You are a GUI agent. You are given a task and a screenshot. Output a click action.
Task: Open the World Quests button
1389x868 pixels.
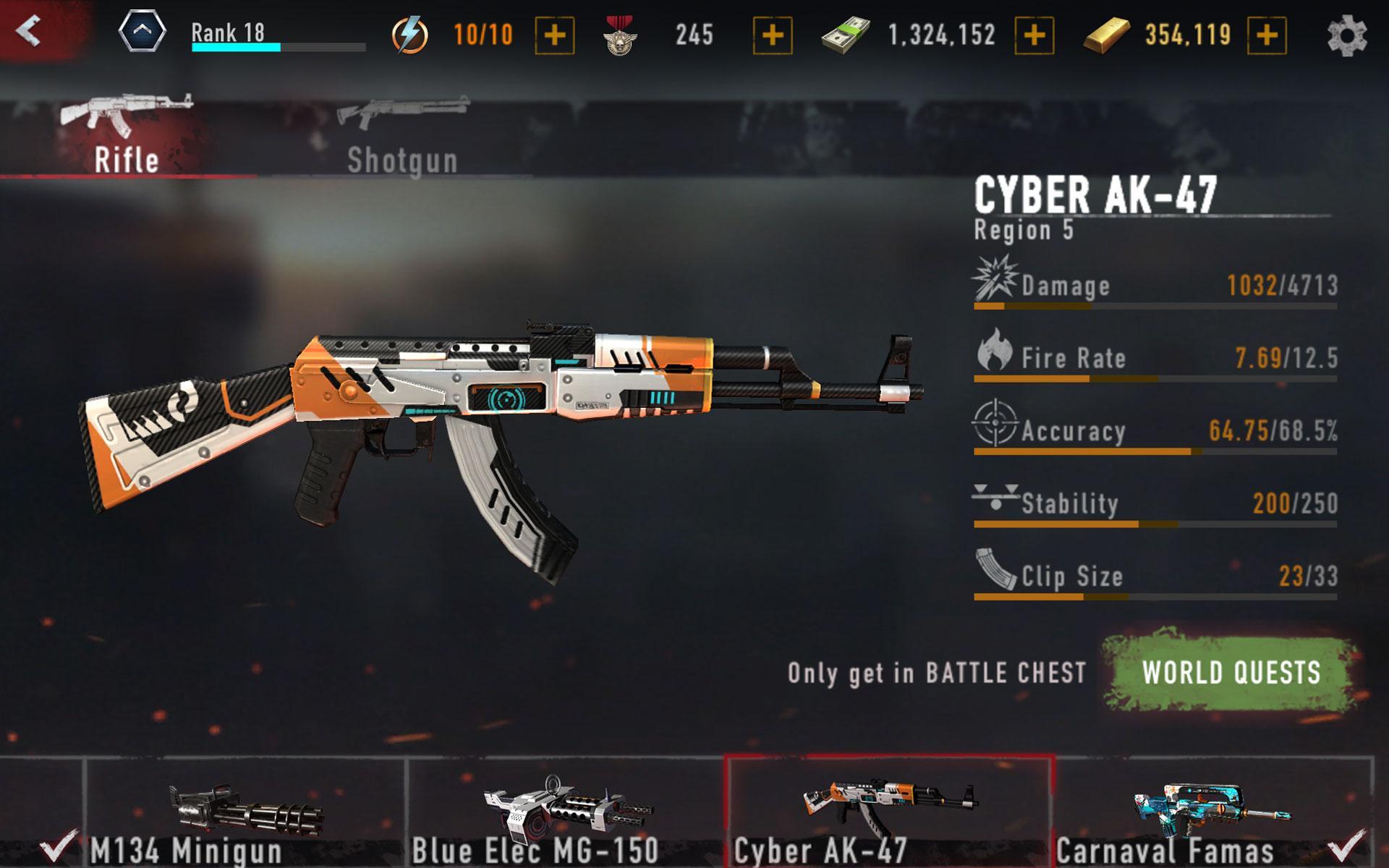pos(1230,672)
